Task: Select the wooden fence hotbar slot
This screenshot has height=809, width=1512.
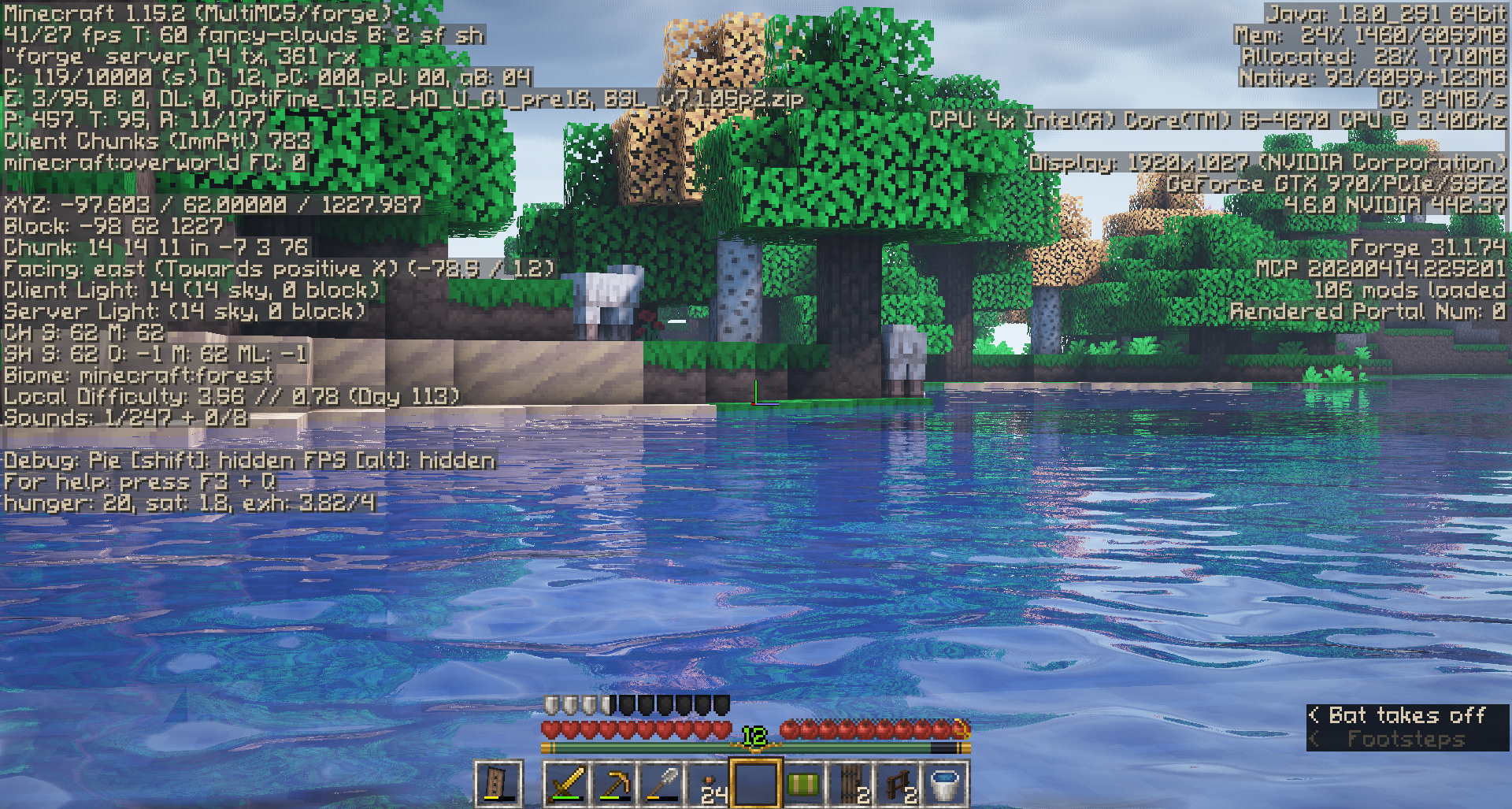Action: 898,784
